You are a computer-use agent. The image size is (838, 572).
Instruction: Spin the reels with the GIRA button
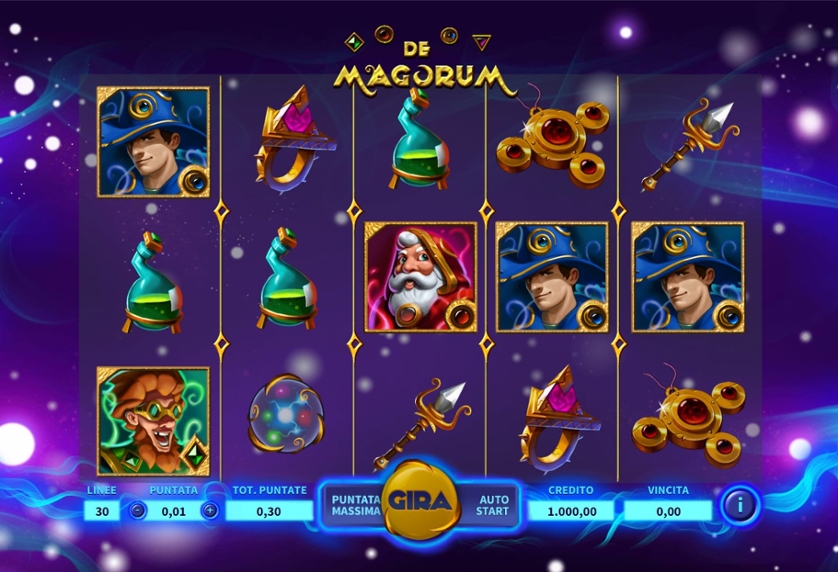(420, 500)
